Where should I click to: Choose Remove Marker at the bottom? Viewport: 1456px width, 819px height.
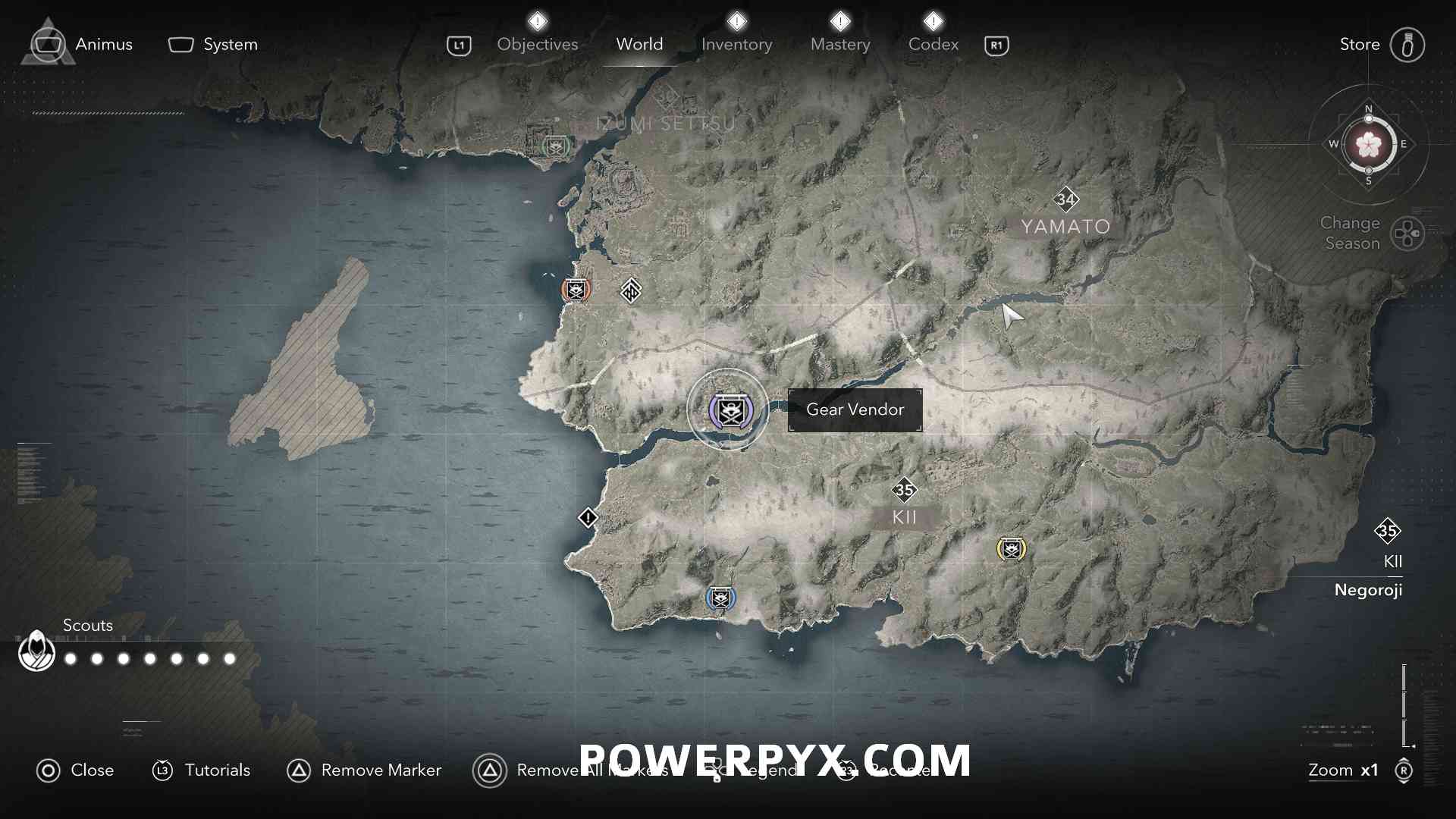click(364, 770)
